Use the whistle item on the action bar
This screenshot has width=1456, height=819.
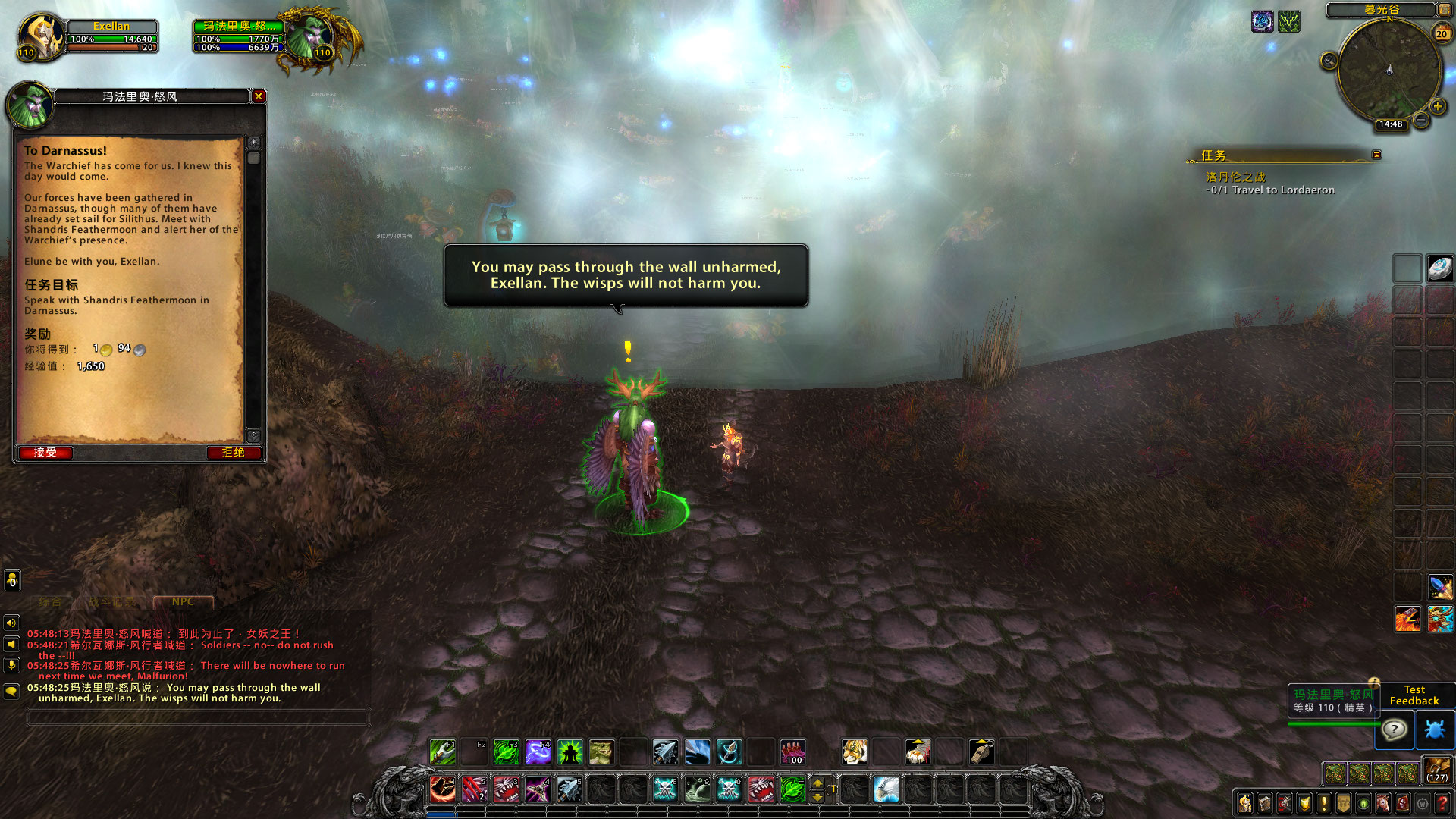(981, 752)
